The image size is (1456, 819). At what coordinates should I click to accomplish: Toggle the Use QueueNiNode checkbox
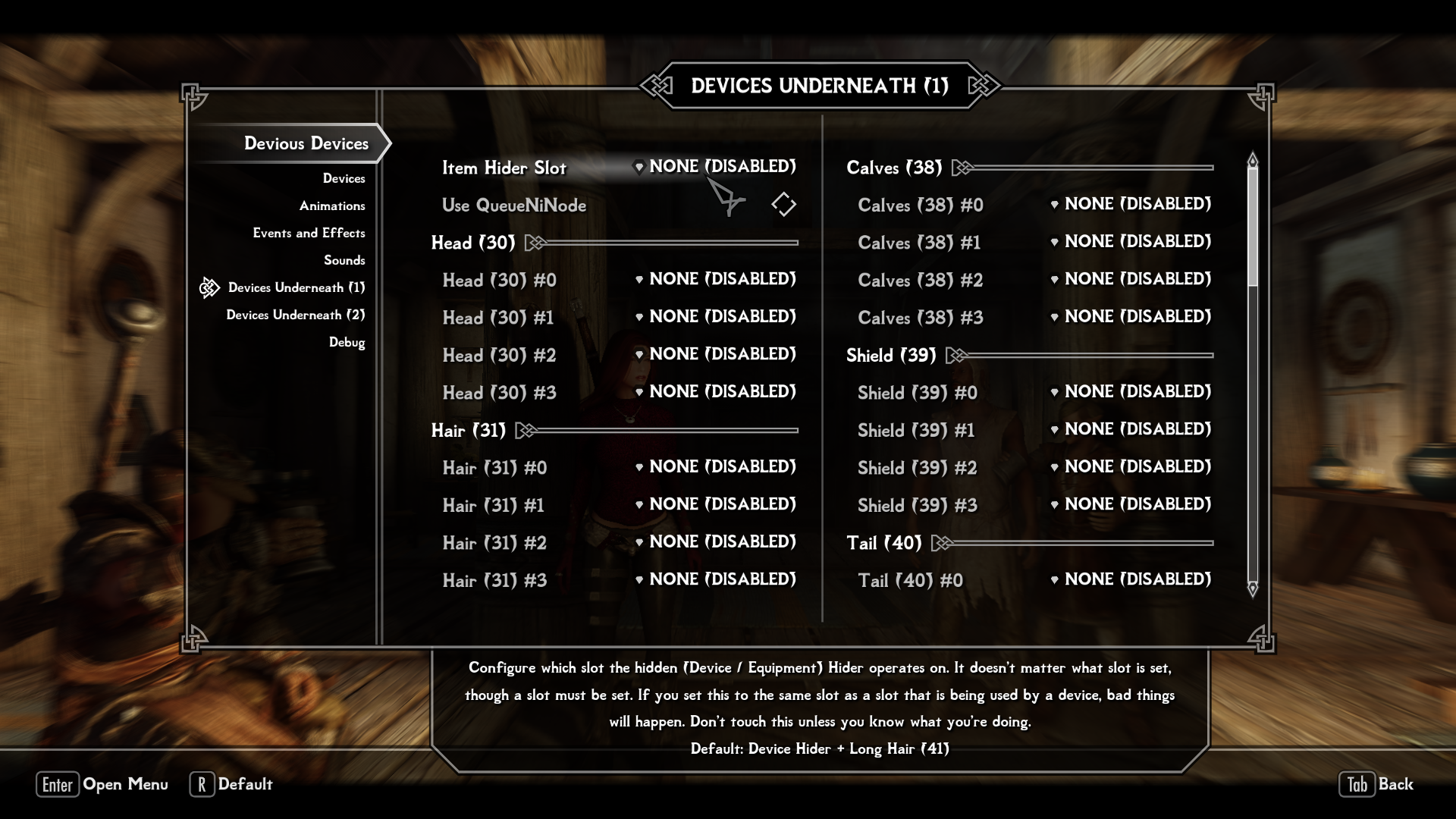pyautogui.click(x=785, y=204)
